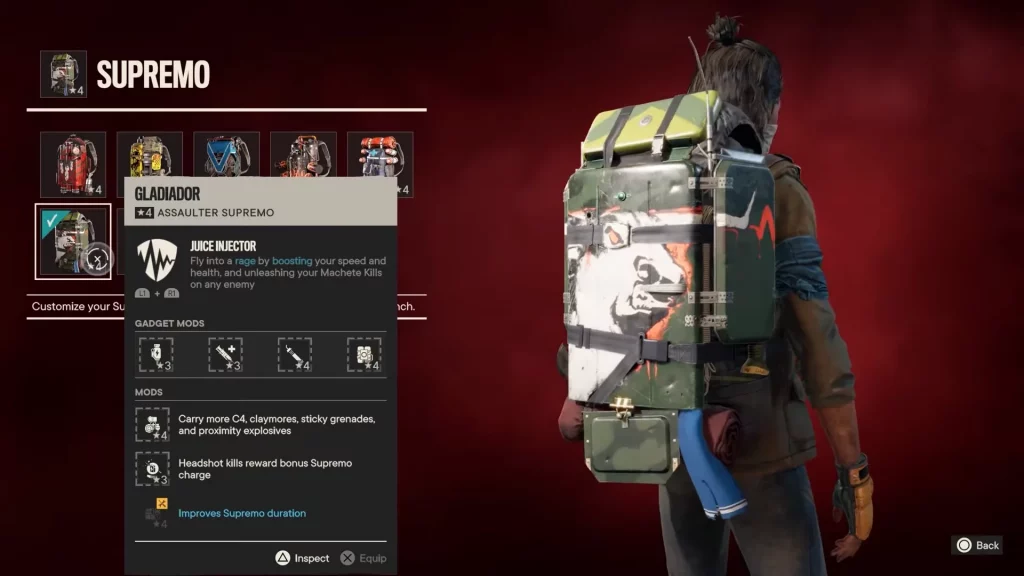Select the carry more explosives mod
Image resolution: width=1024 pixels, height=576 pixels.
coord(153,424)
